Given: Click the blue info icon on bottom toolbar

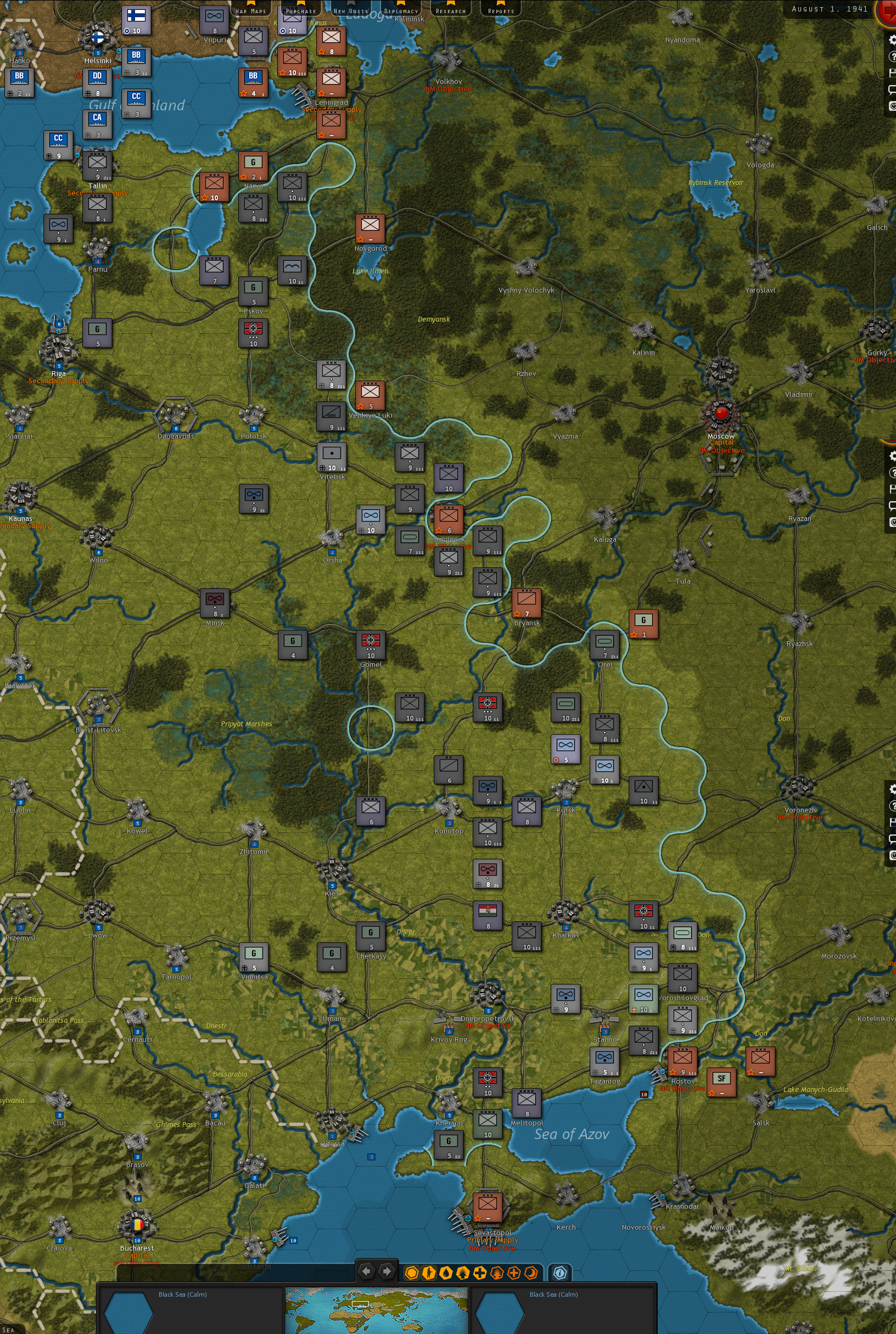Looking at the screenshot, I should [561, 1273].
